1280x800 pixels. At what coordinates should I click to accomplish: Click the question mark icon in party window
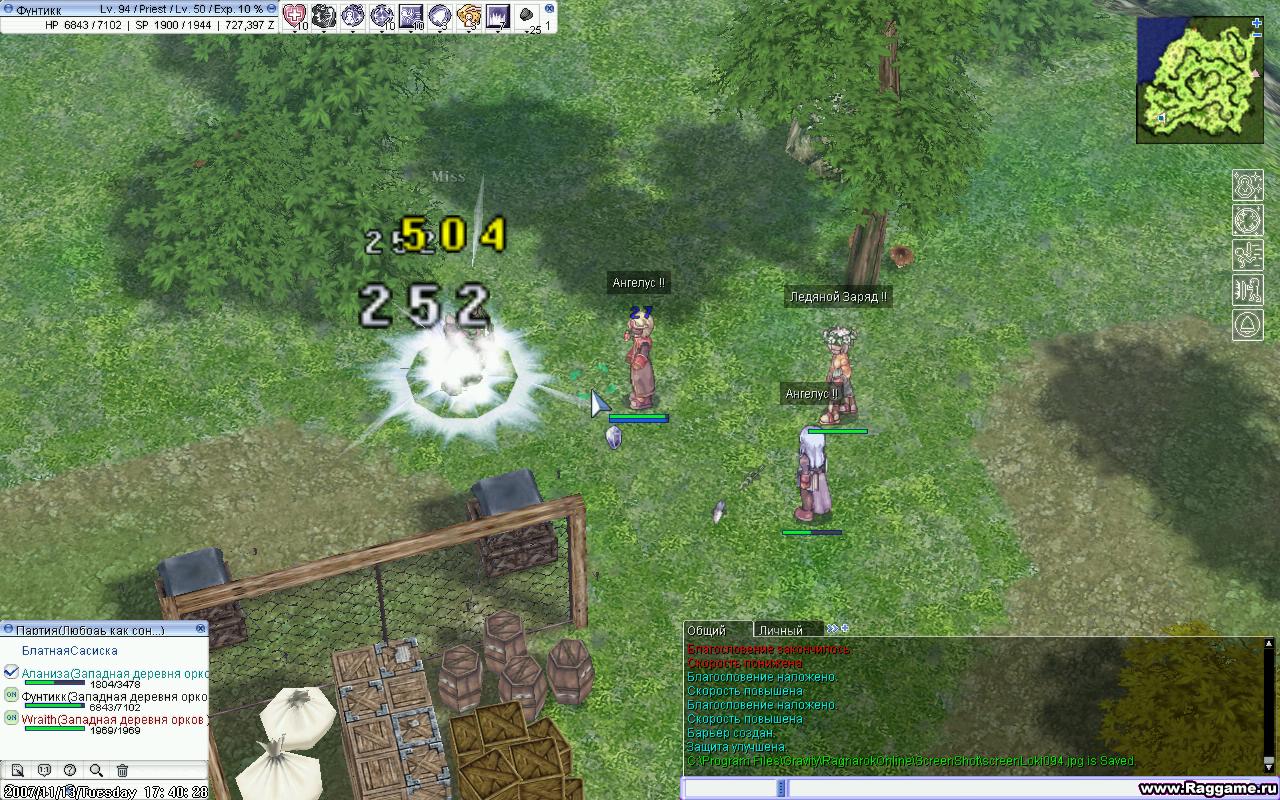[x=70, y=770]
